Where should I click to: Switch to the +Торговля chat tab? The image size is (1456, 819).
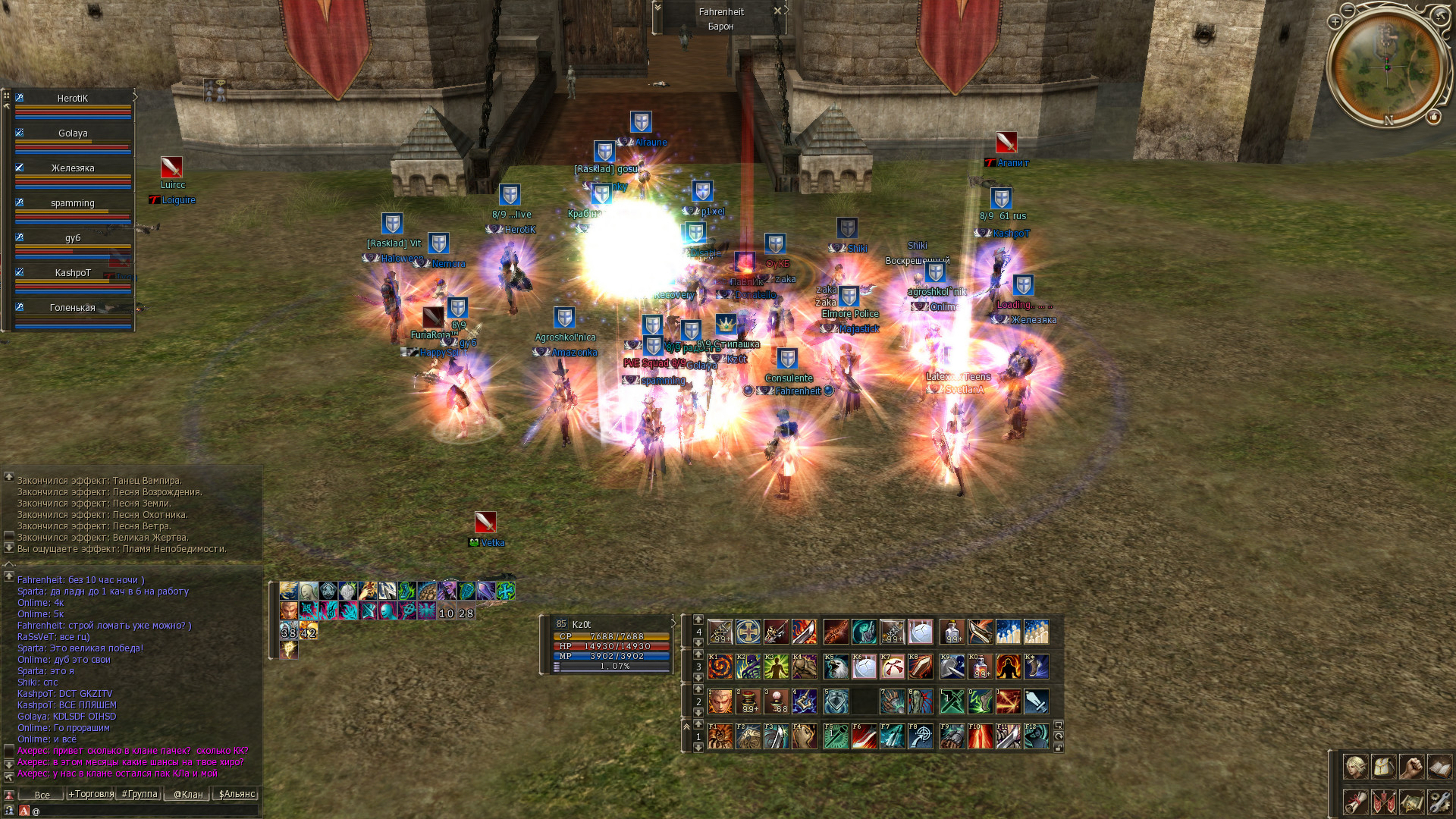tap(91, 795)
